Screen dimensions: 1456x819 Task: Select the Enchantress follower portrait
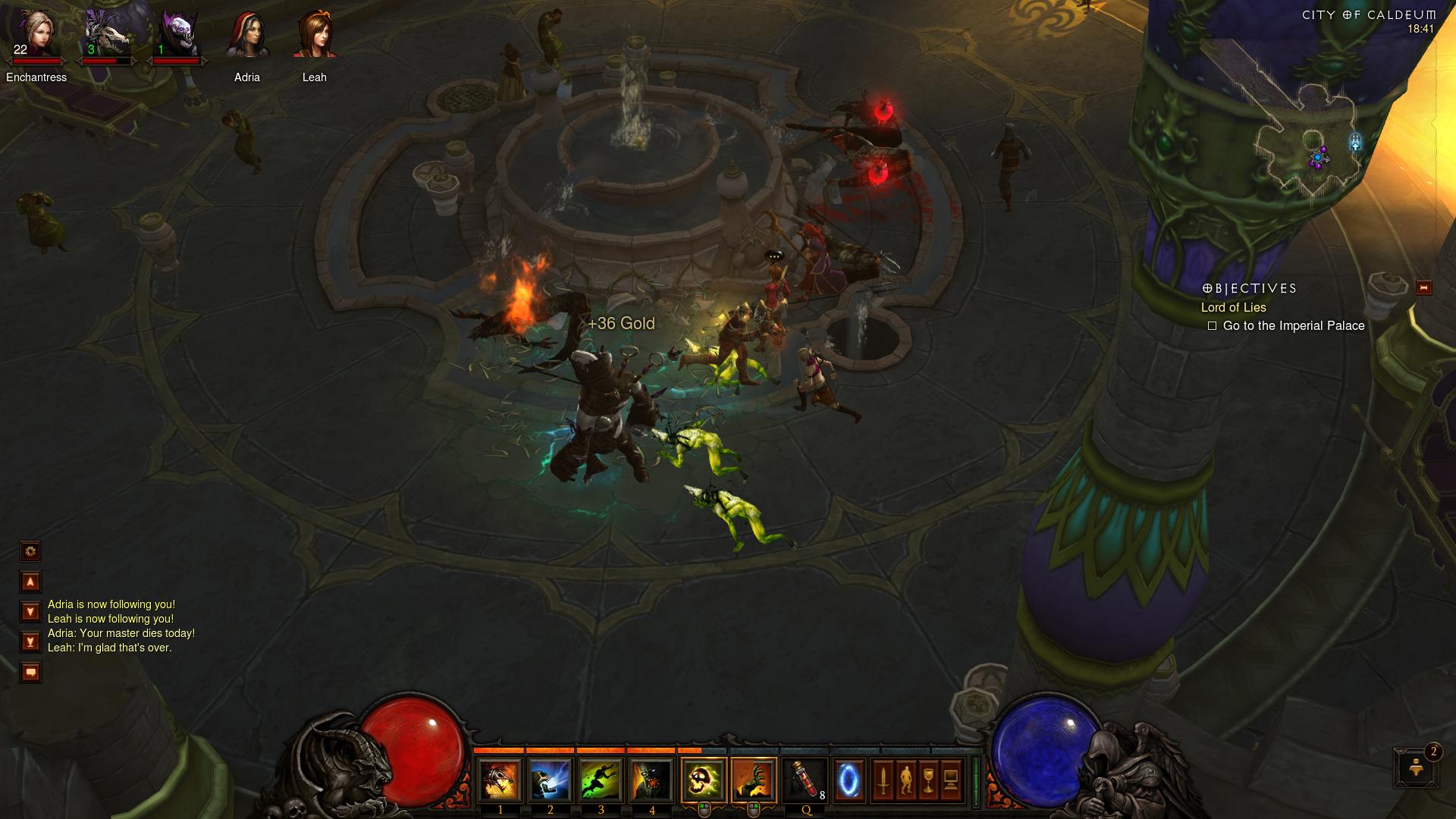[x=36, y=36]
